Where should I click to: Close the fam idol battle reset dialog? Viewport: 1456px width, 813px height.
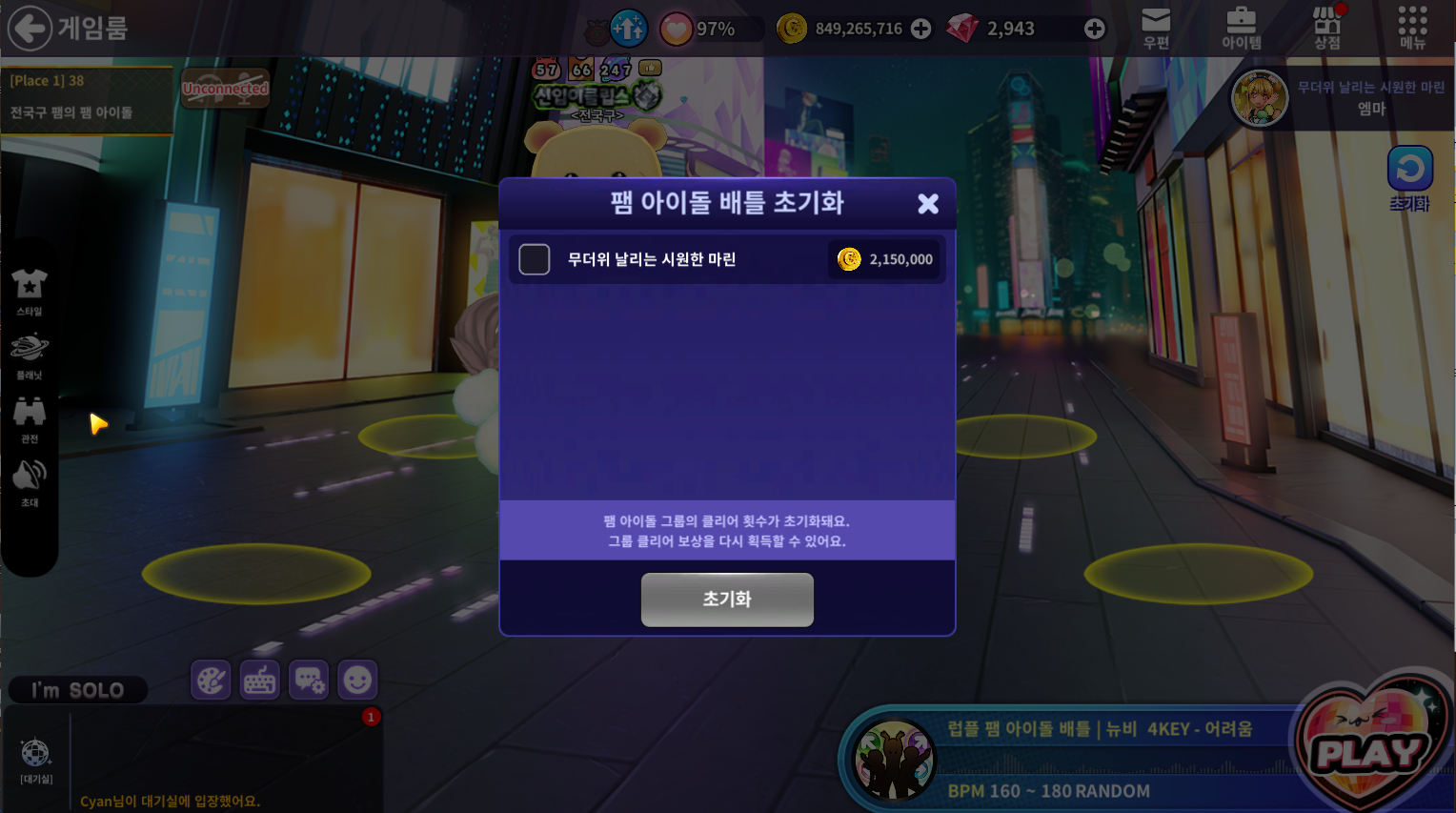pos(928,203)
